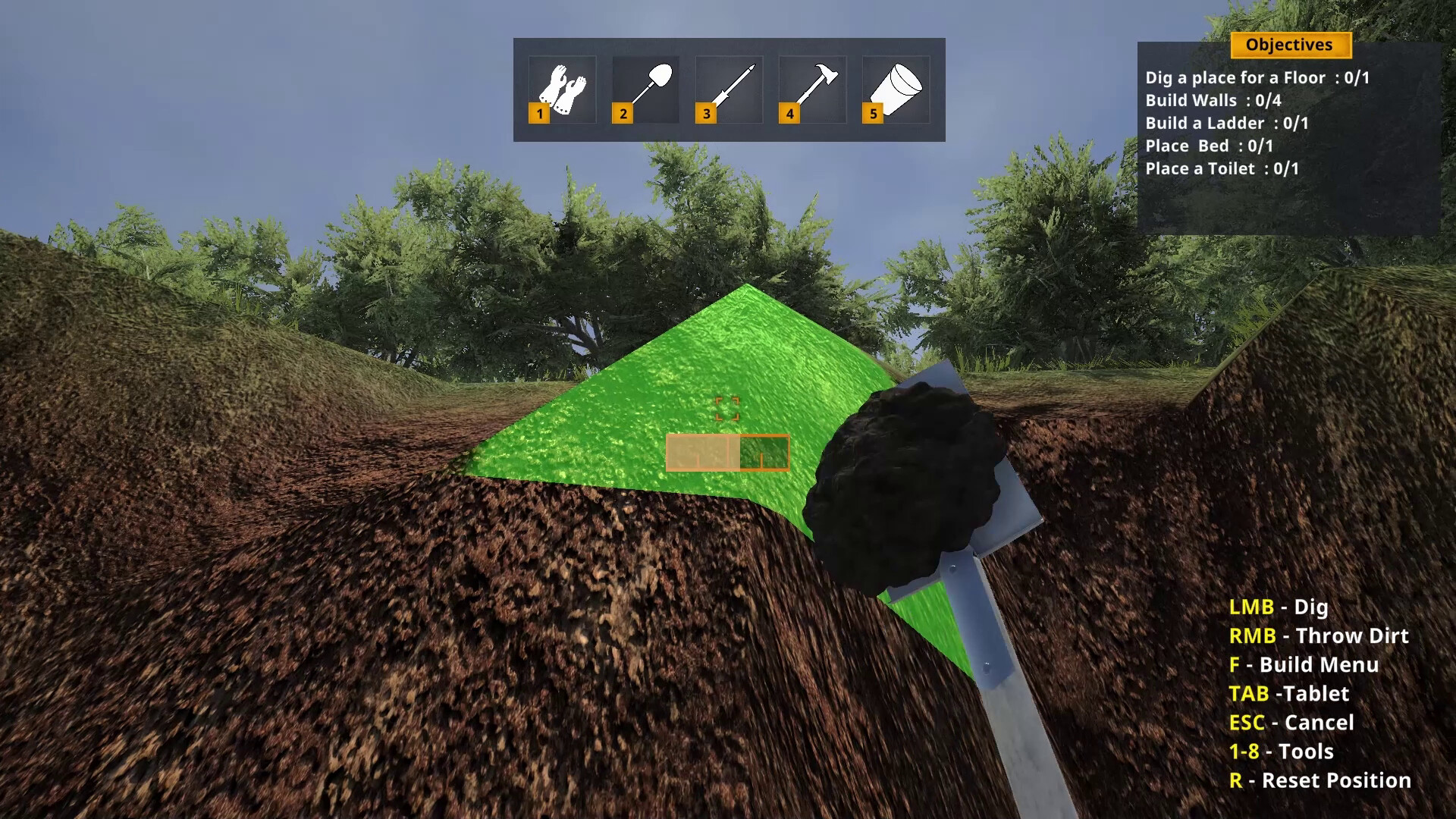Click the TAB - Tablet hint text
The image size is (1456, 819).
1290,694
